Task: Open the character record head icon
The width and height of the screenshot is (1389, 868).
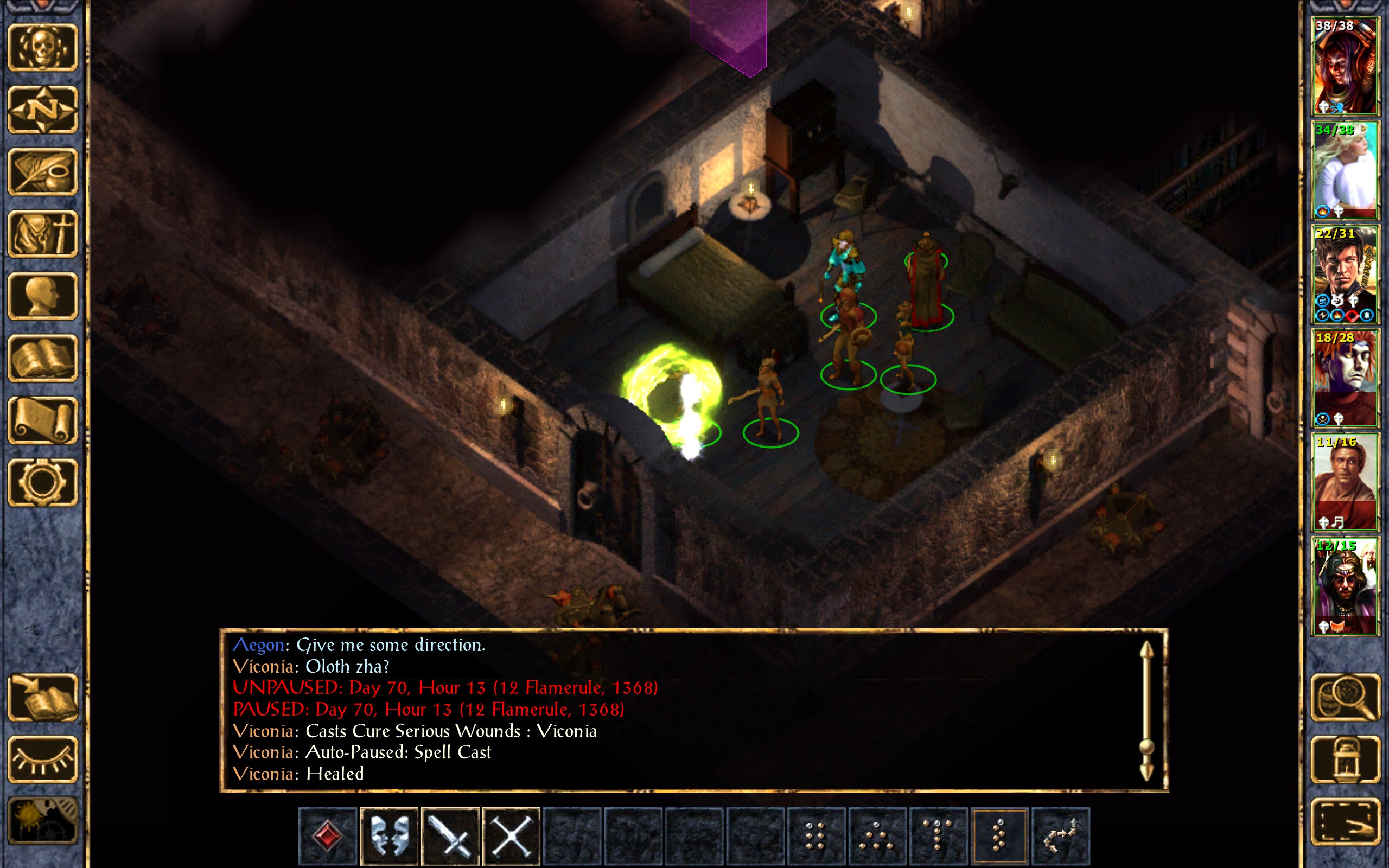Action: point(42,296)
